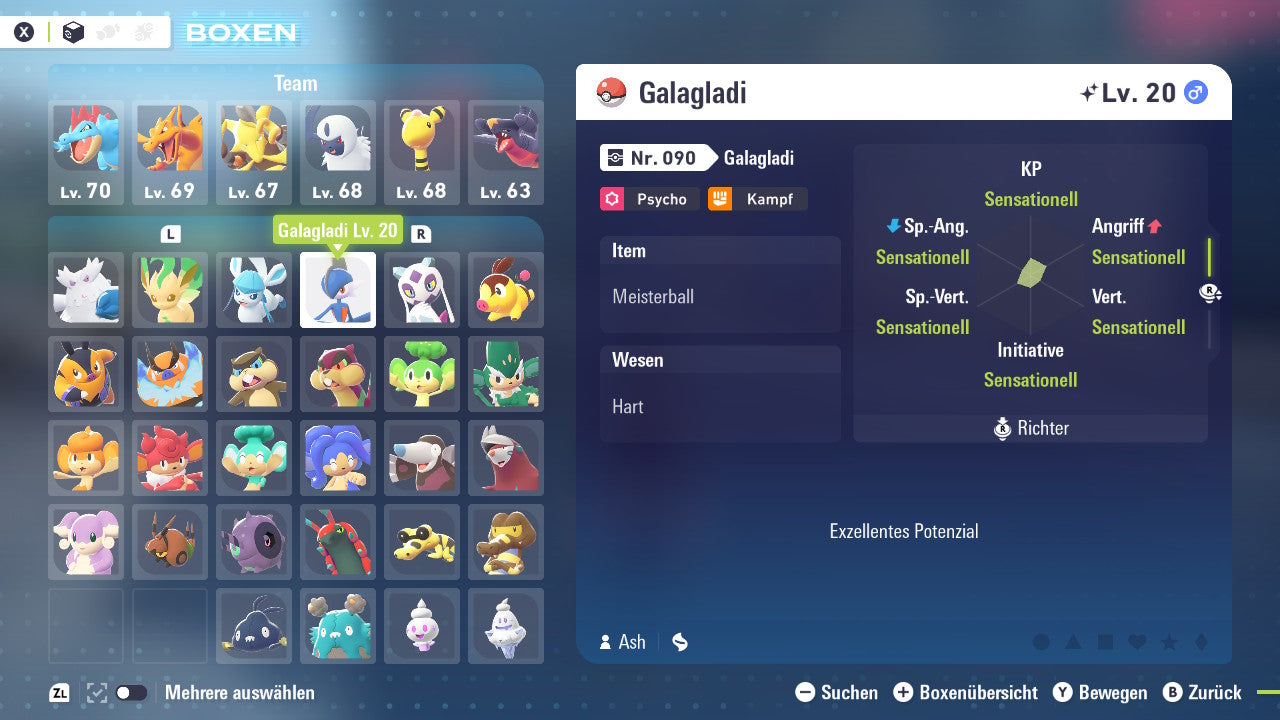Image resolution: width=1280 pixels, height=720 pixels.
Task: Open the Boxenübersicht overview
Action: pyautogui.click(x=966, y=692)
